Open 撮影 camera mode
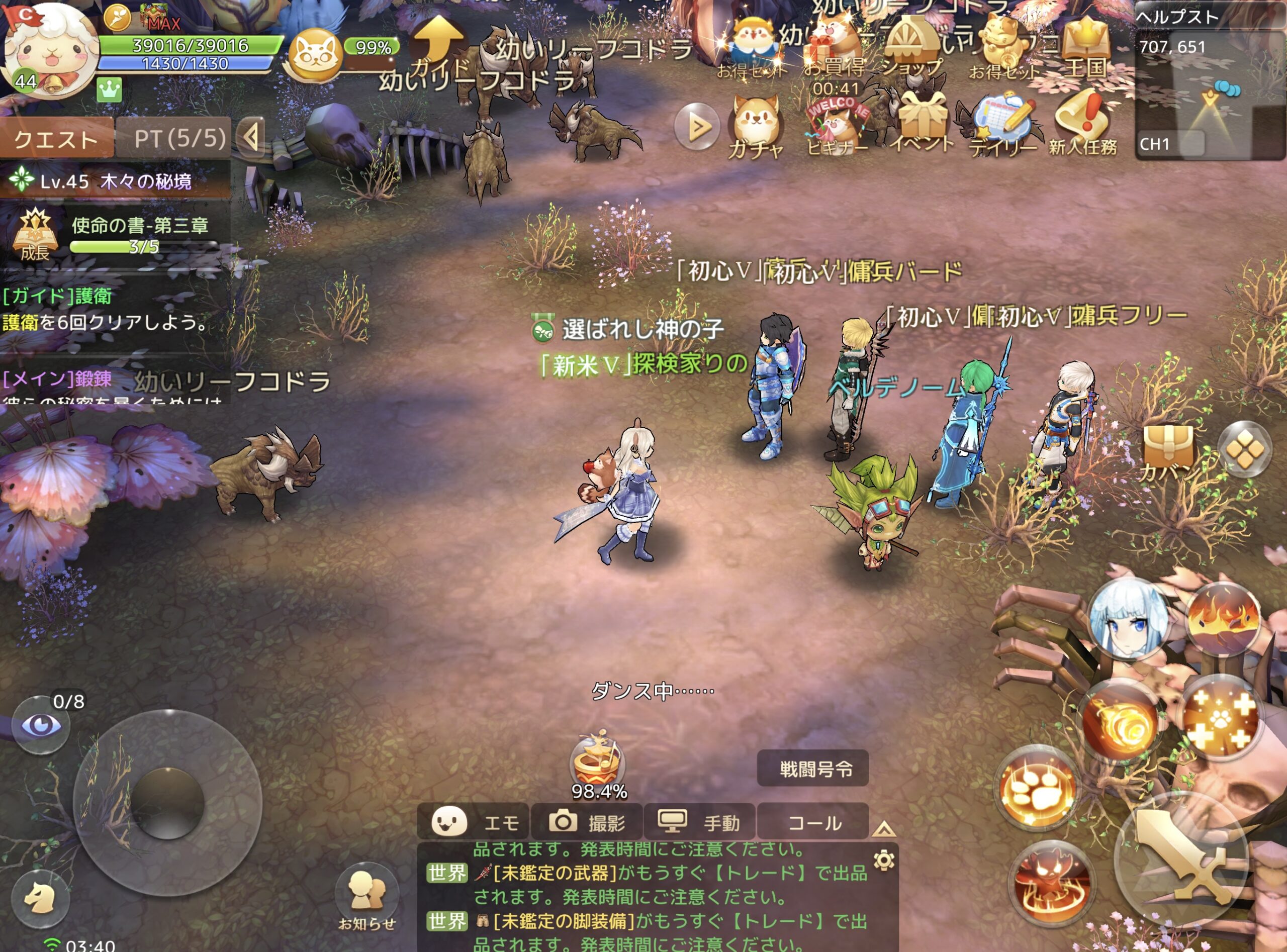 point(586,822)
